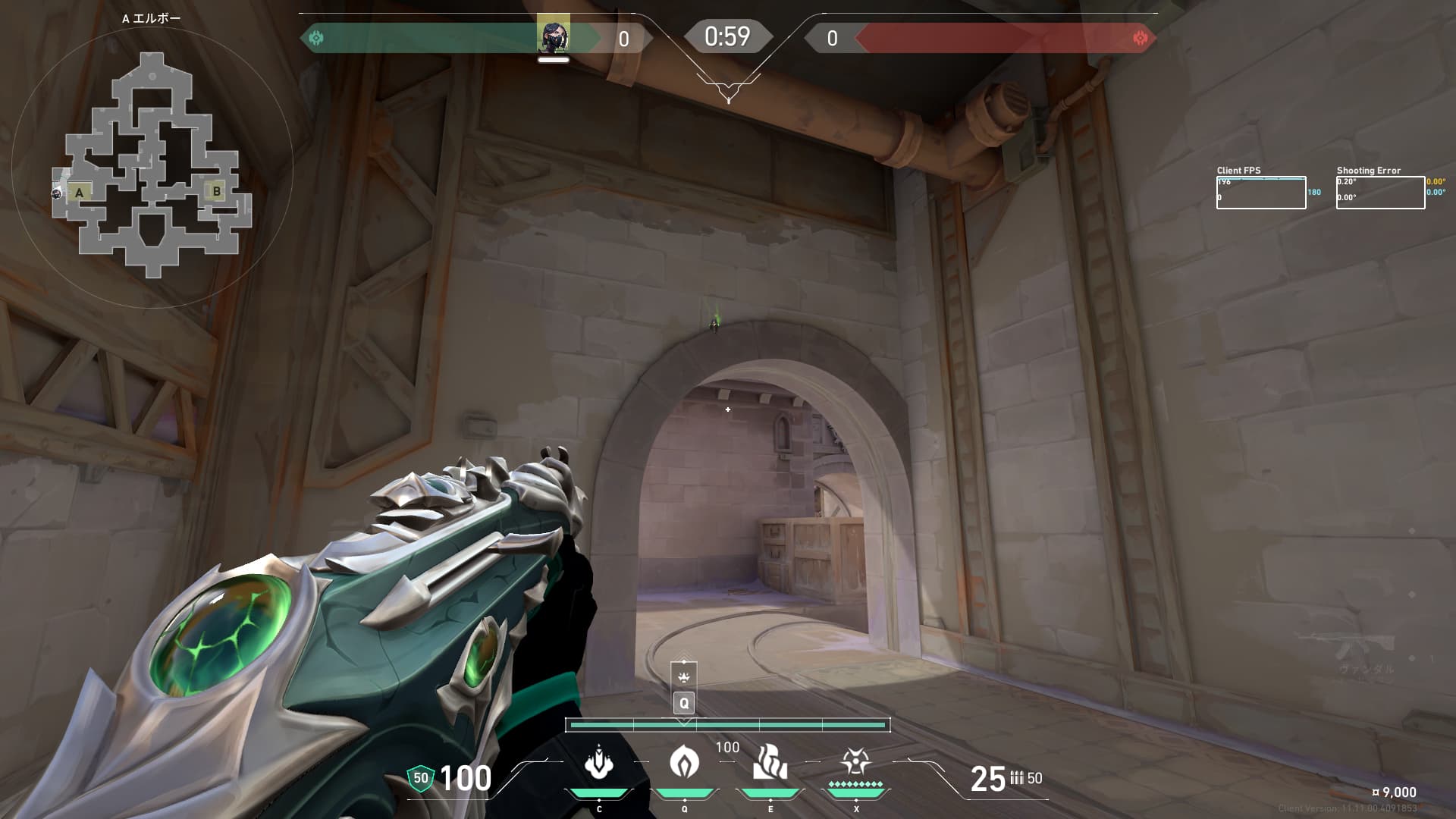Image resolution: width=1456 pixels, height=819 pixels.
Task: Click the Shooting Error graph box
Action: [x=1380, y=193]
